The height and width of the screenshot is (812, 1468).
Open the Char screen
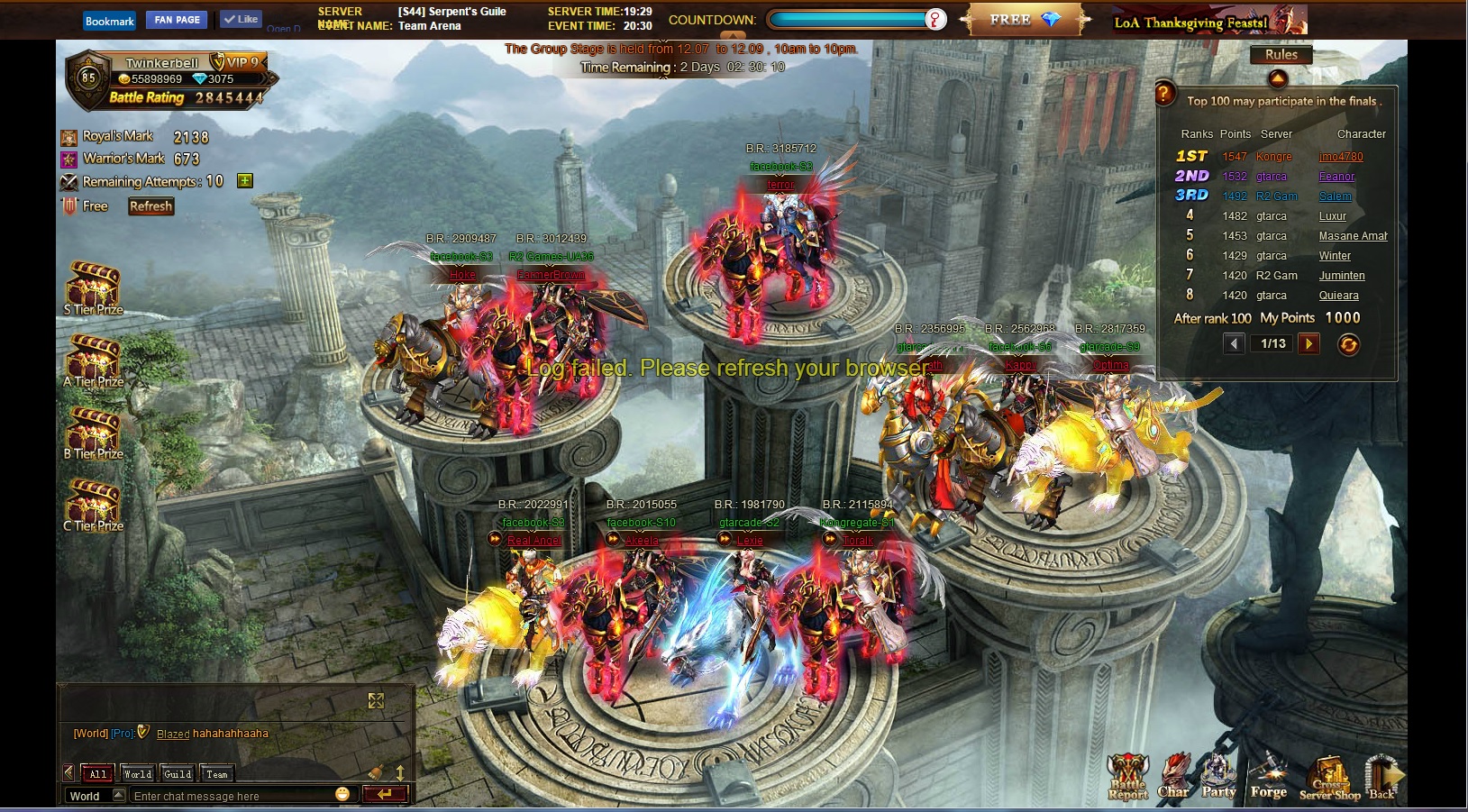coord(1173,777)
